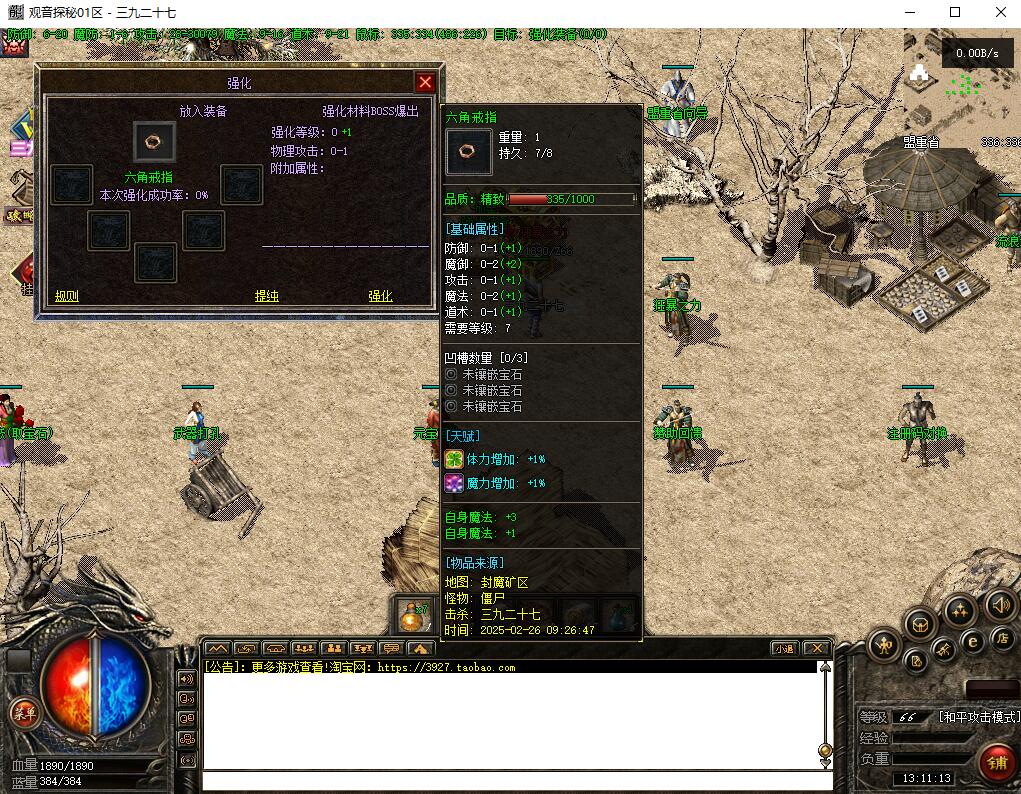This screenshot has height=794, width=1021.
Task: Maximize the game window
Action: (x=954, y=13)
